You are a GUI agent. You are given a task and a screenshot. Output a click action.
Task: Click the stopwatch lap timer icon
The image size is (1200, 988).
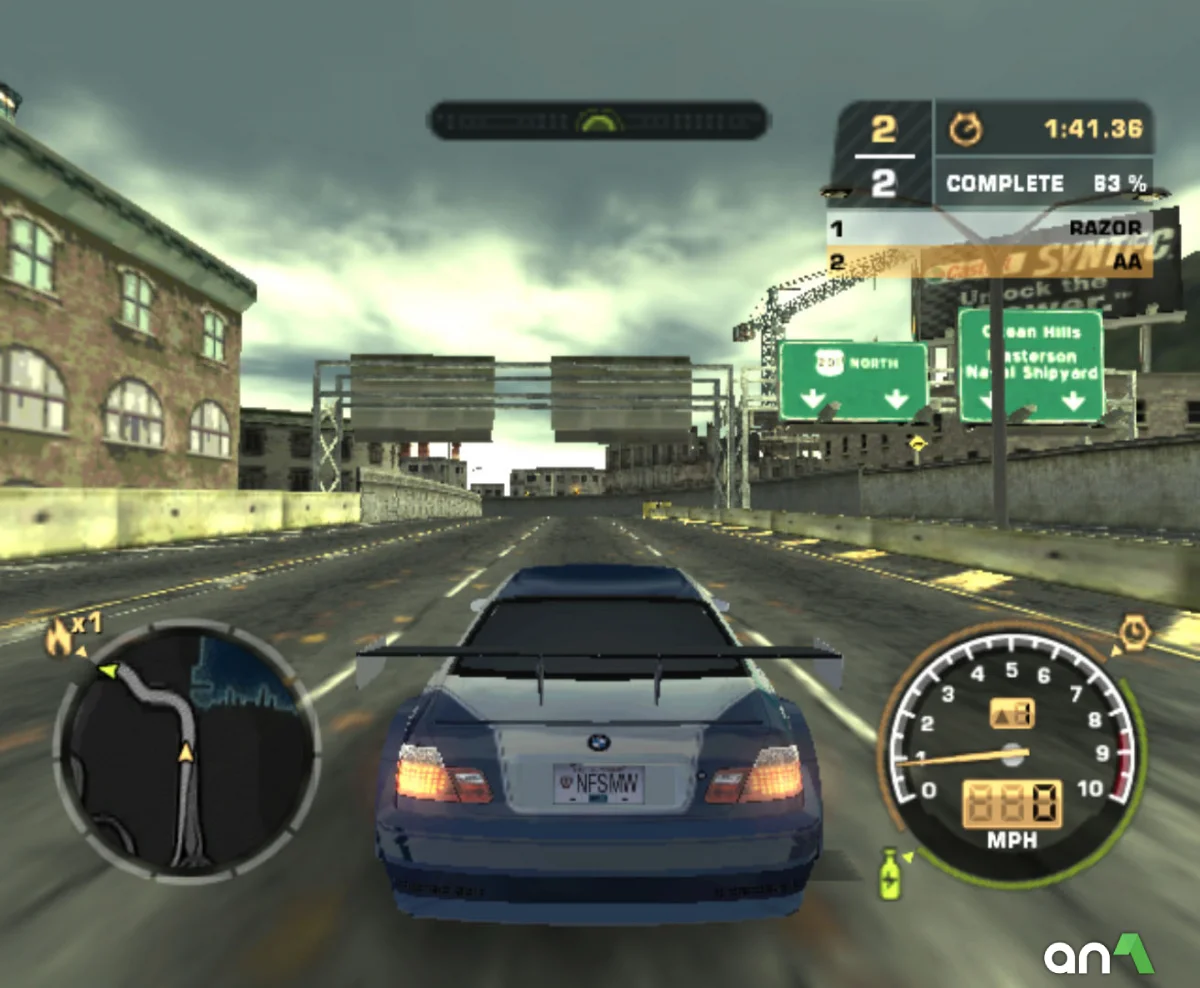click(x=965, y=129)
